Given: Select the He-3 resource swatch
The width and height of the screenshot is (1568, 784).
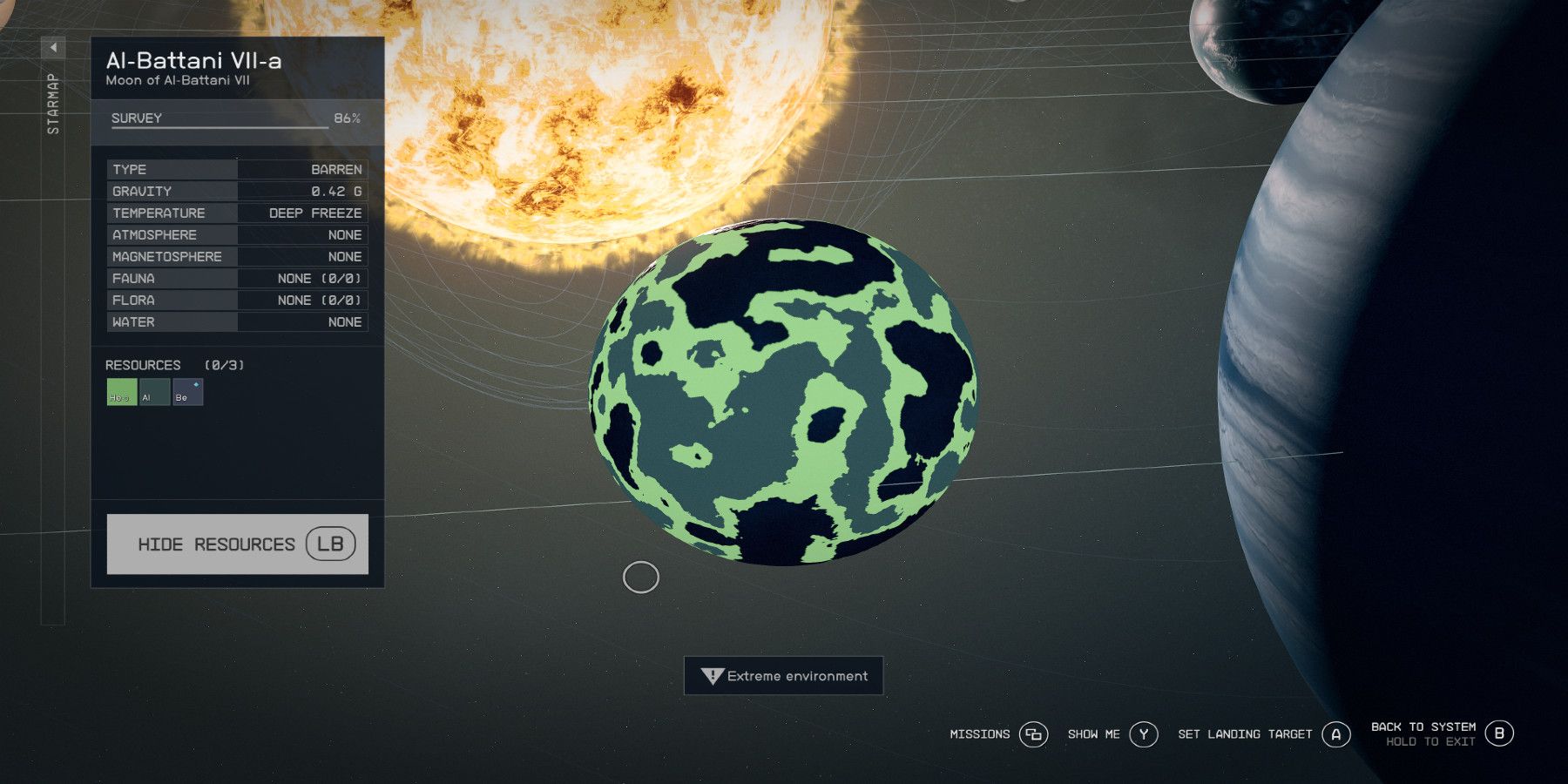Looking at the screenshot, I should (121, 393).
